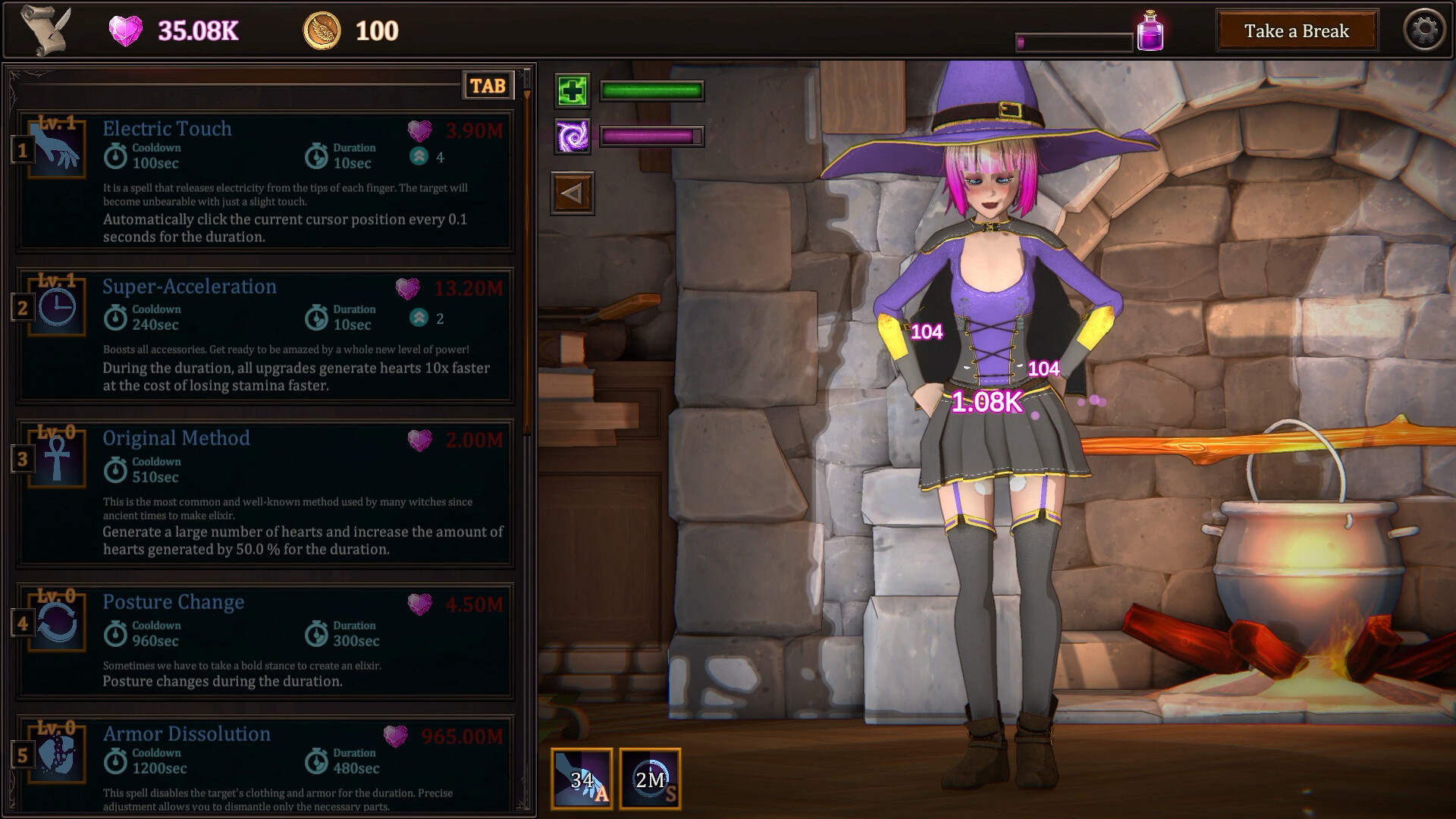Click the TAB label on the spell panel

tap(488, 86)
